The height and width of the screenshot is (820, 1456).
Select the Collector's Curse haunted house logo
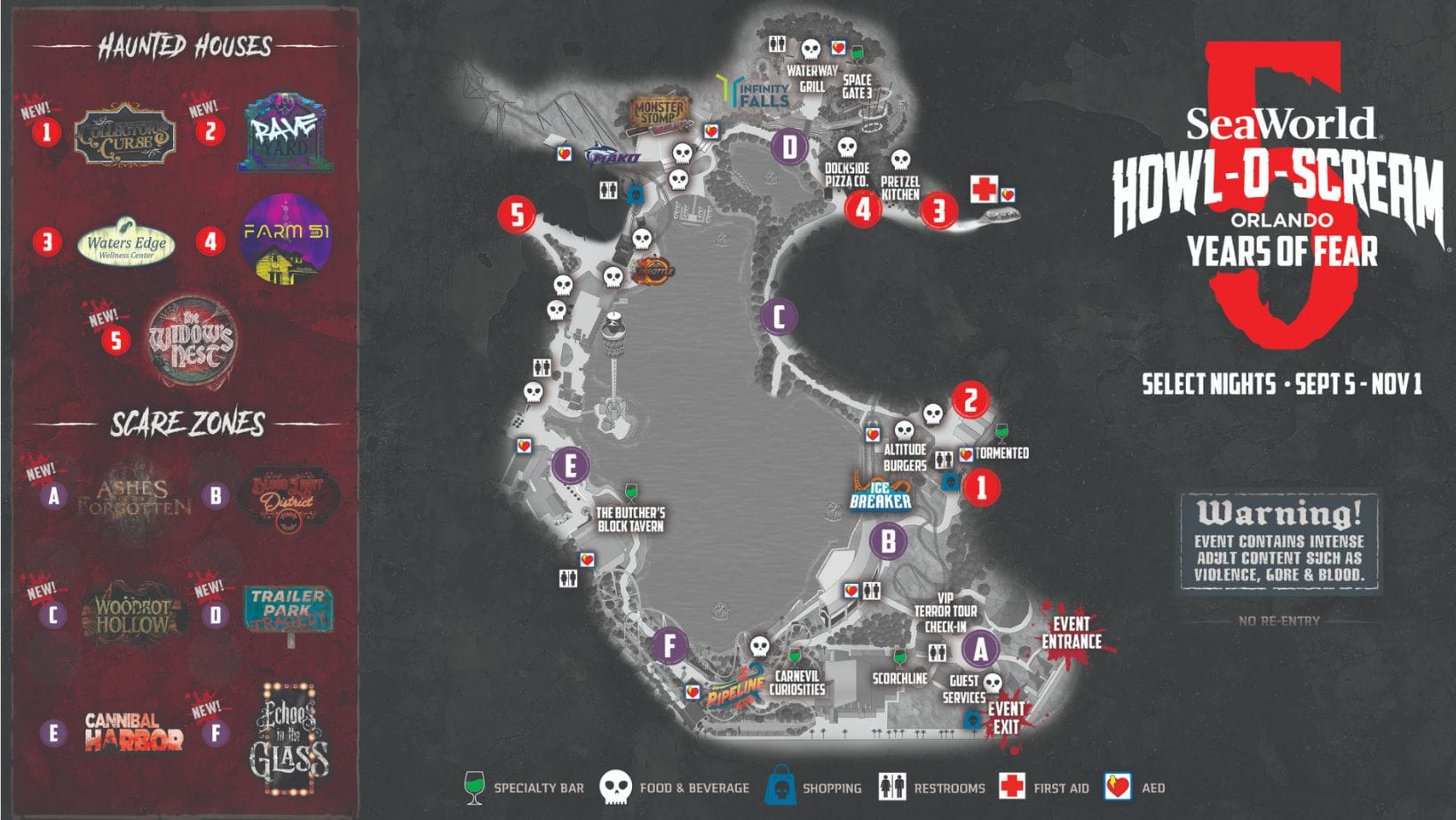pyautogui.click(x=124, y=135)
